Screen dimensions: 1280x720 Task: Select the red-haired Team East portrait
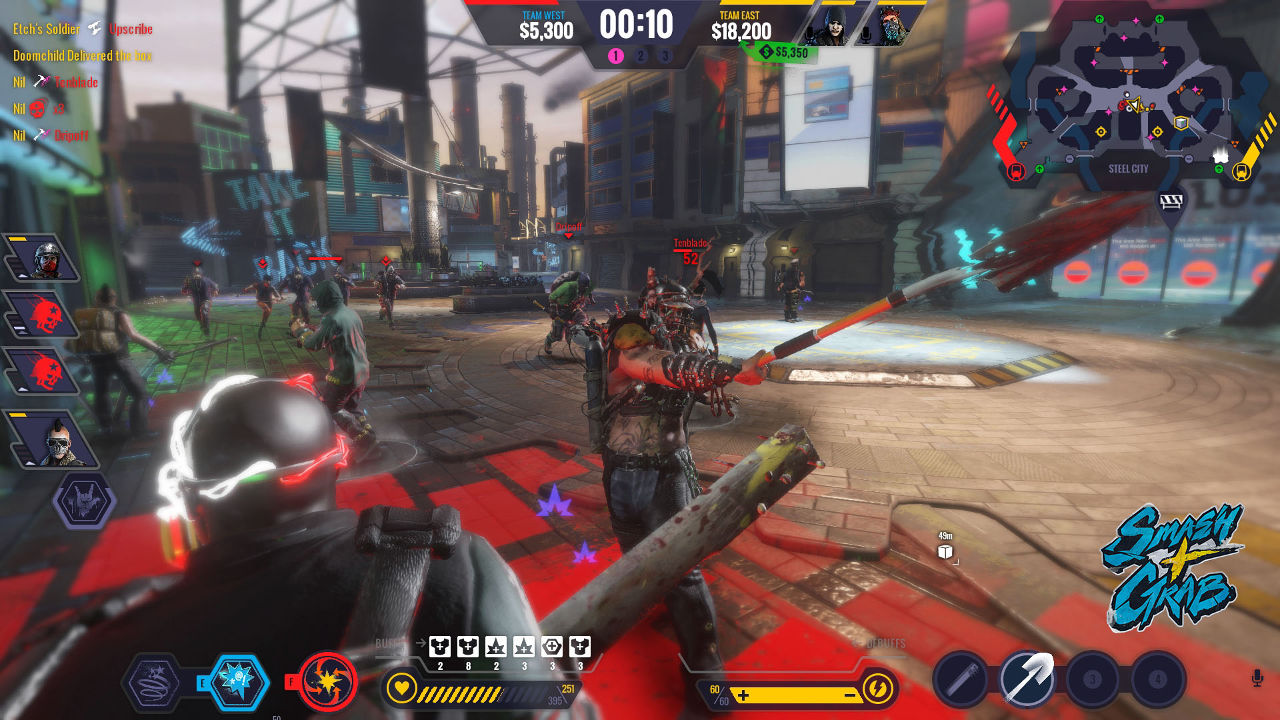[888, 26]
